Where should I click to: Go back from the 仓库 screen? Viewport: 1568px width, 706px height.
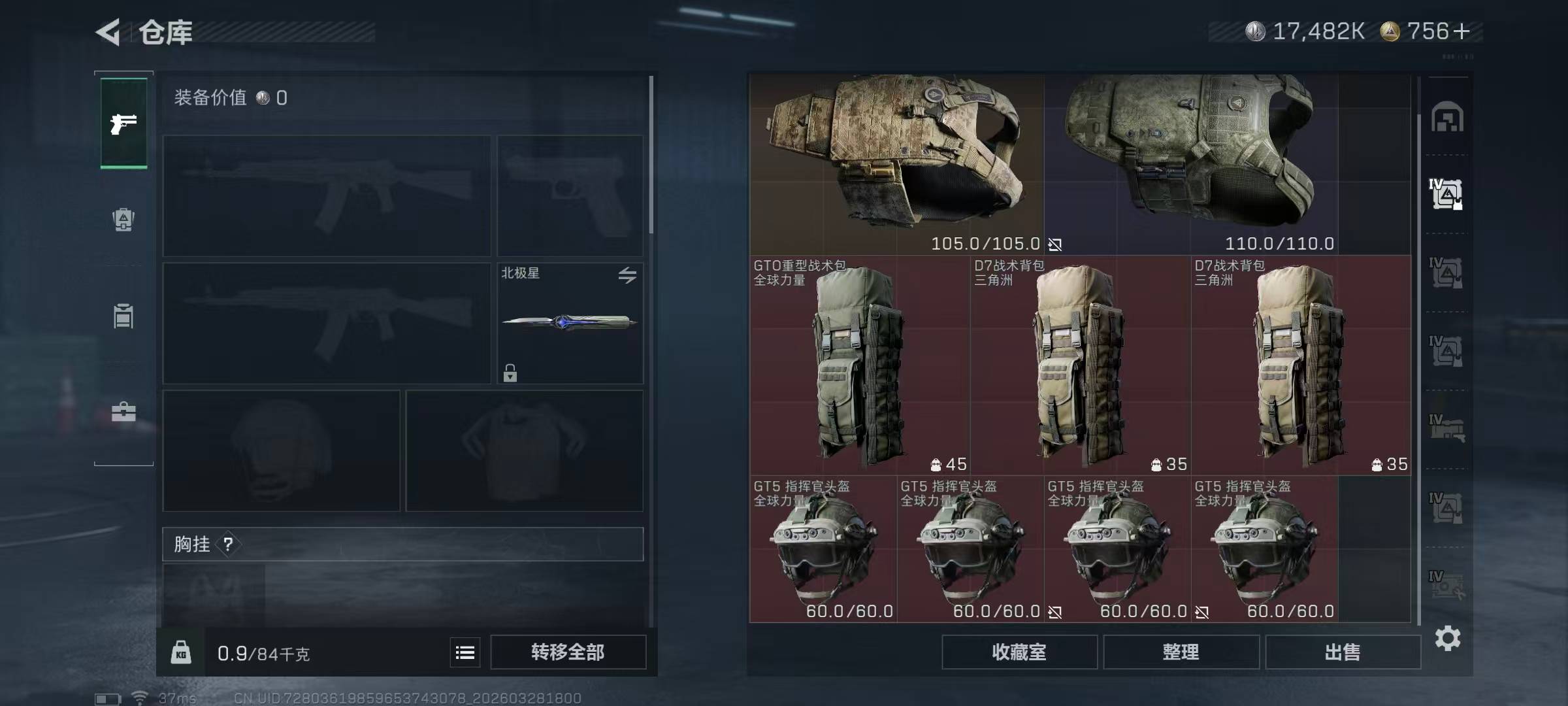coord(109,32)
